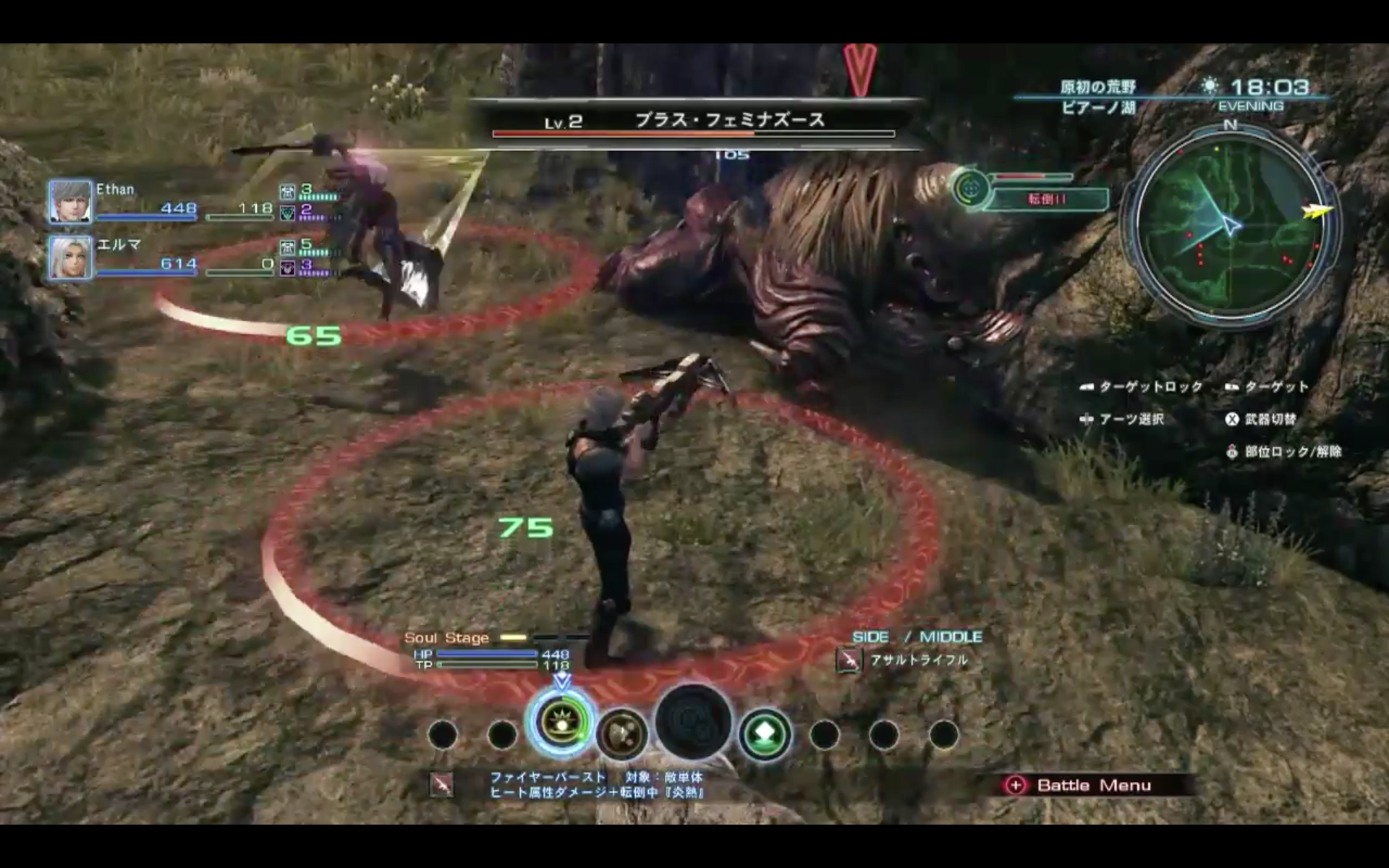
Task: Click the enemy body part target indicator
Action: point(971,188)
